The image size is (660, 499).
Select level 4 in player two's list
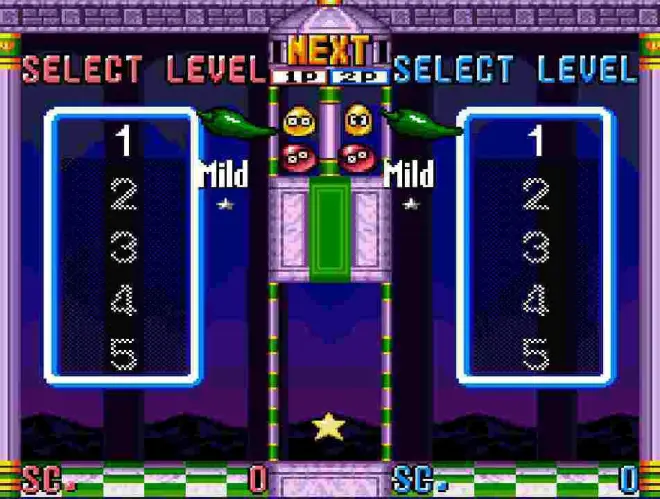click(x=536, y=301)
